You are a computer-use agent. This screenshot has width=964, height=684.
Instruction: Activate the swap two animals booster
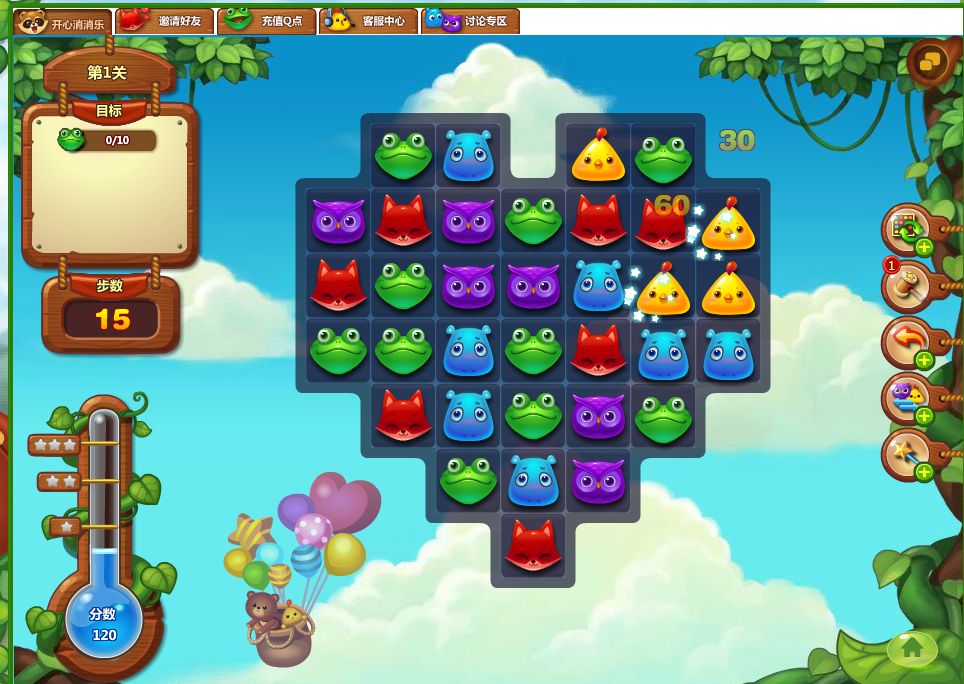(x=906, y=399)
